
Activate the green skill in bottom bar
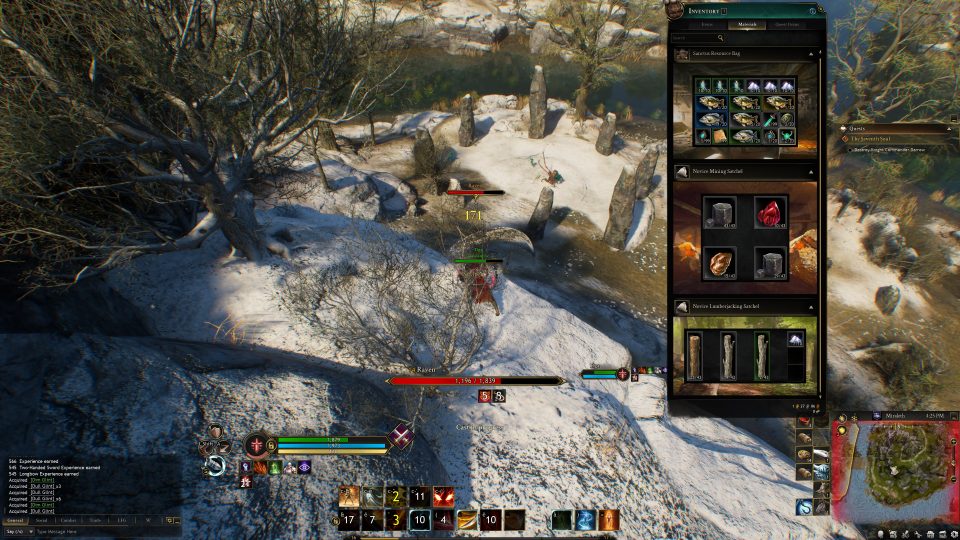[x=561, y=520]
